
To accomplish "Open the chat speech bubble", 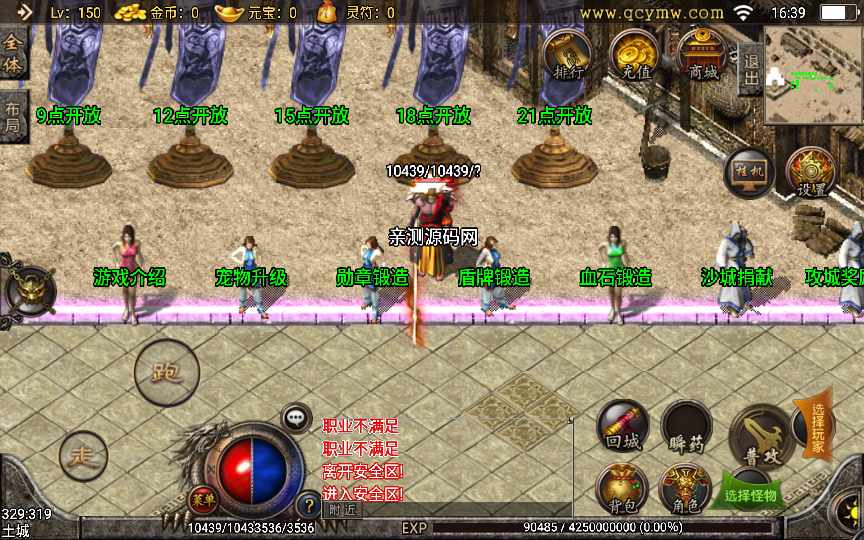I will (x=295, y=417).
